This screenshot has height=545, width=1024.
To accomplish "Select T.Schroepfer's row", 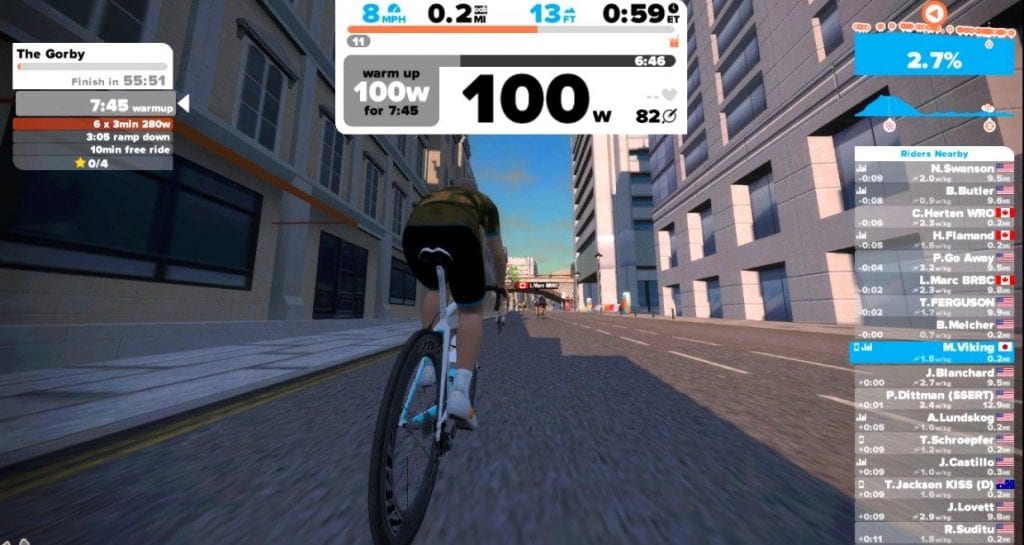I will point(933,443).
